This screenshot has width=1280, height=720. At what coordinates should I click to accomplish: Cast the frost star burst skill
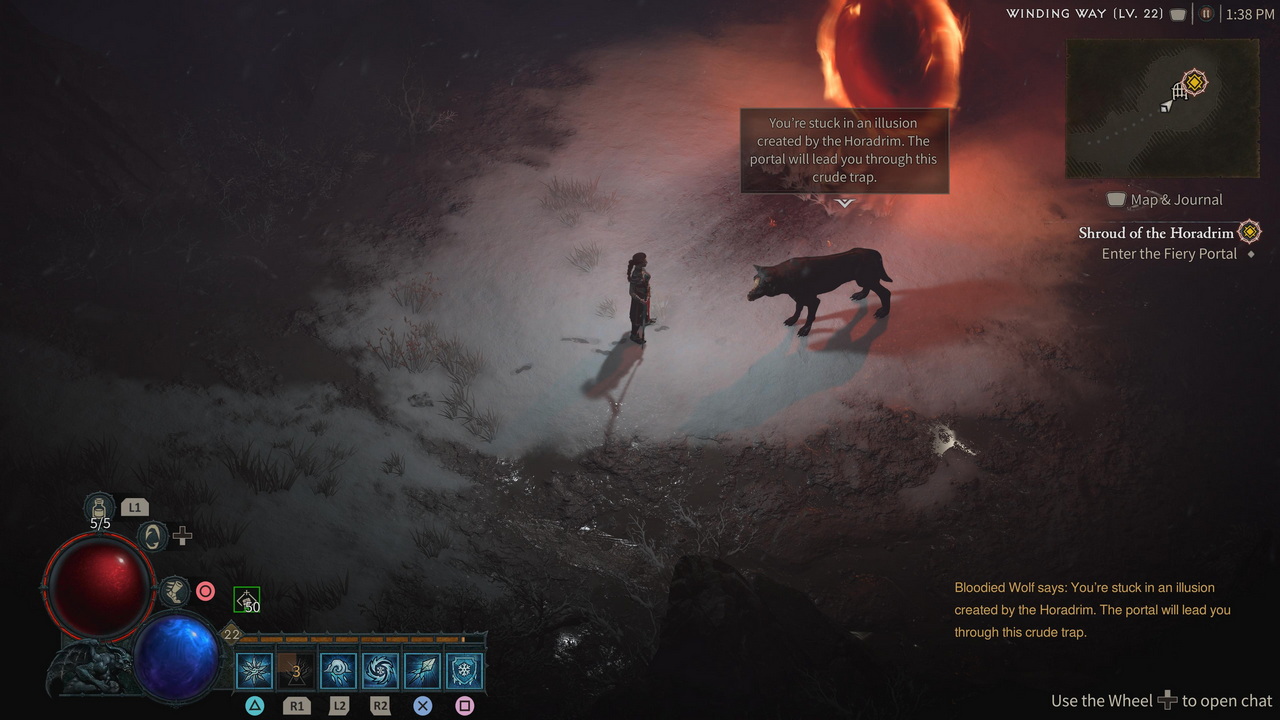click(254, 671)
